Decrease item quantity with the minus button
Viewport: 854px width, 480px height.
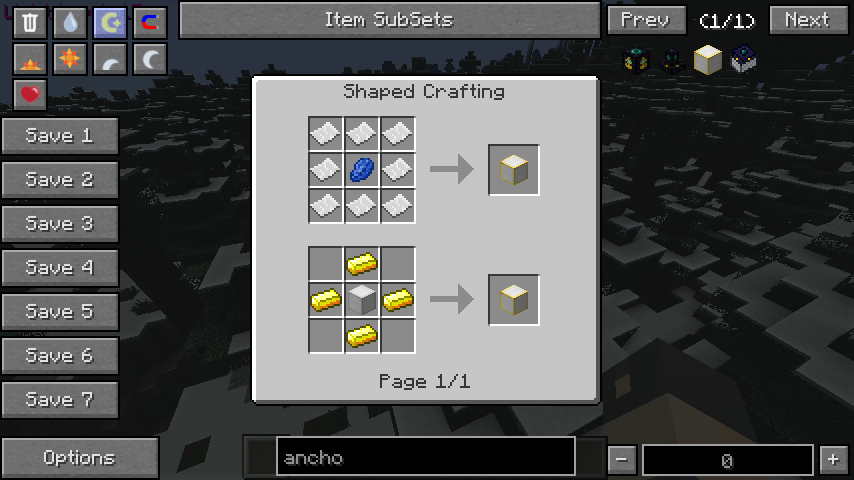(x=622, y=459)
